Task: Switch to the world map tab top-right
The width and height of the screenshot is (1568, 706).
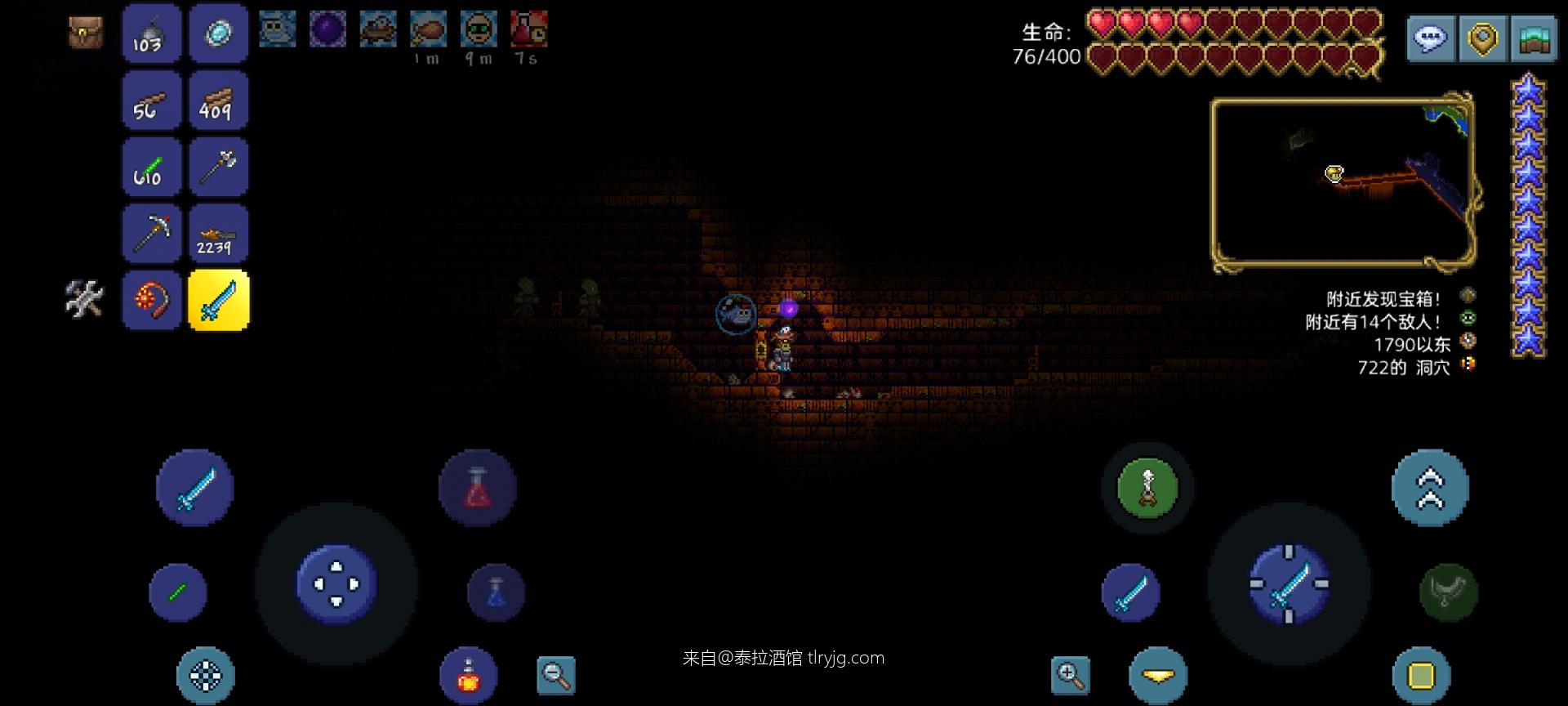Action: click(x=1533, y=37)
